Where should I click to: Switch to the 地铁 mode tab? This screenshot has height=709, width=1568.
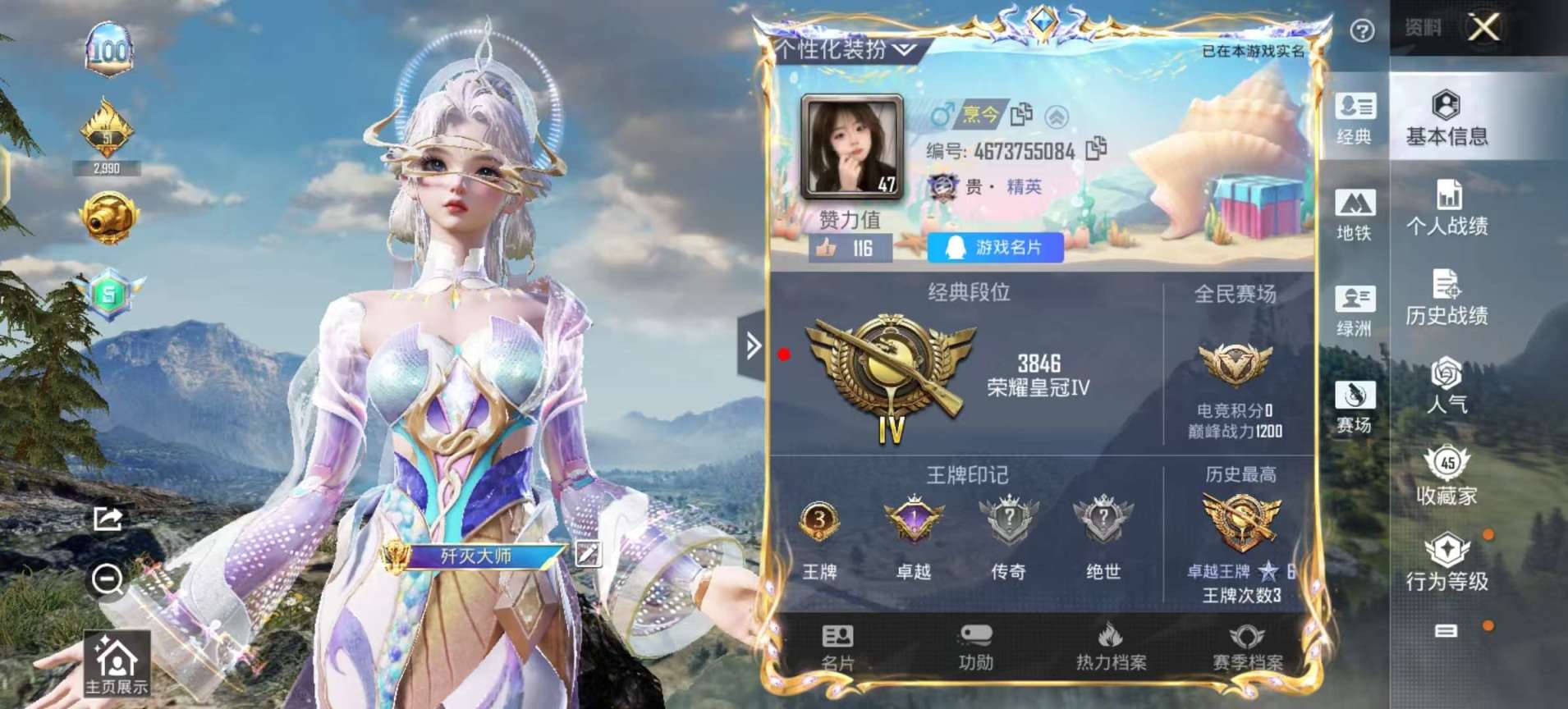(1354, 215)
